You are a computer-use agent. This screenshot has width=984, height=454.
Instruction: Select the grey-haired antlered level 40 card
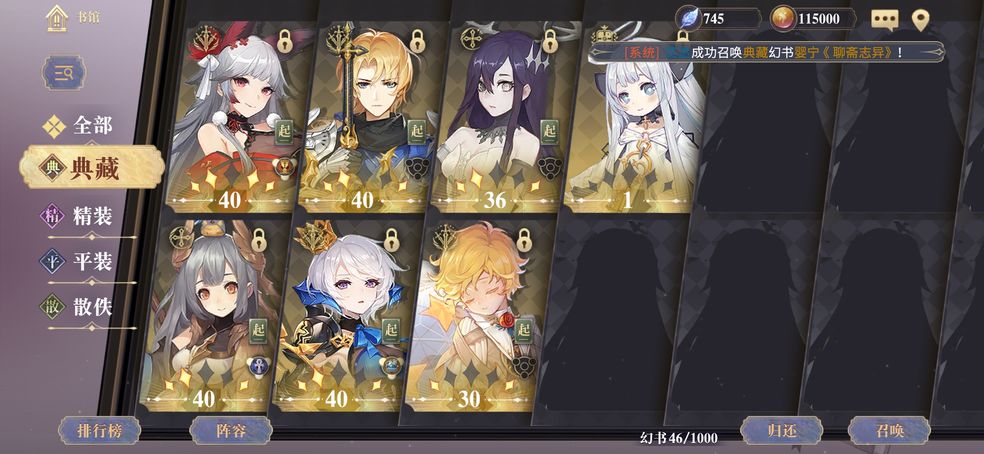point(209,315)
